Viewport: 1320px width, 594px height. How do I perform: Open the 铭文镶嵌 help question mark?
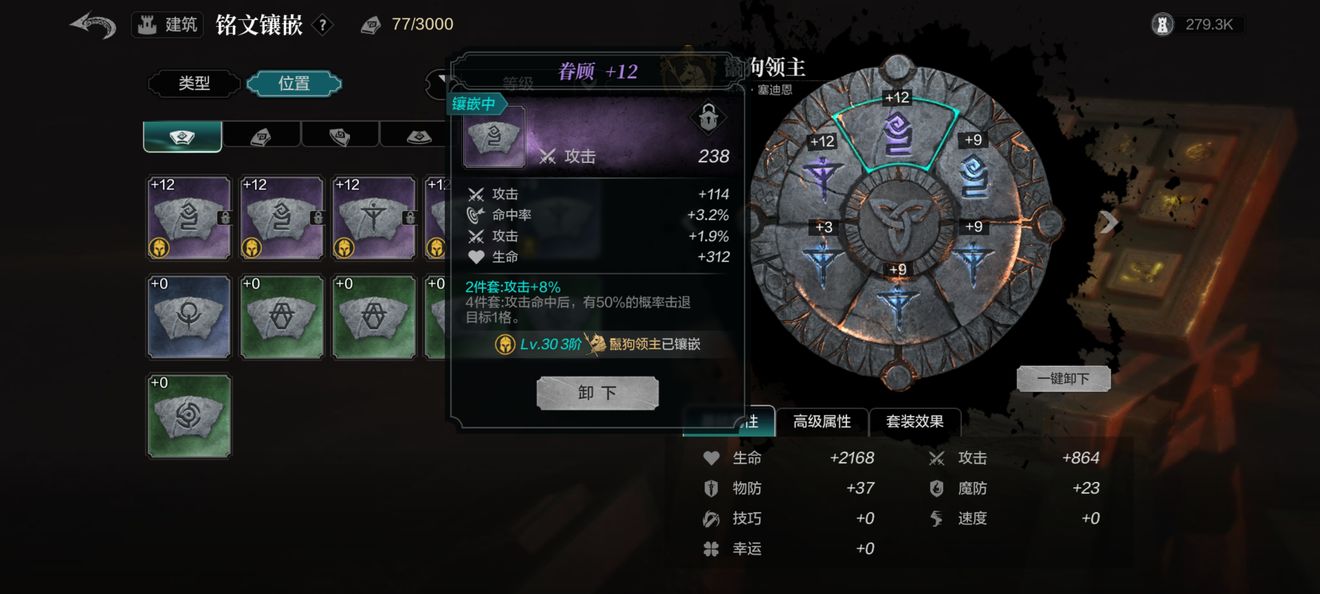[322, 25]
